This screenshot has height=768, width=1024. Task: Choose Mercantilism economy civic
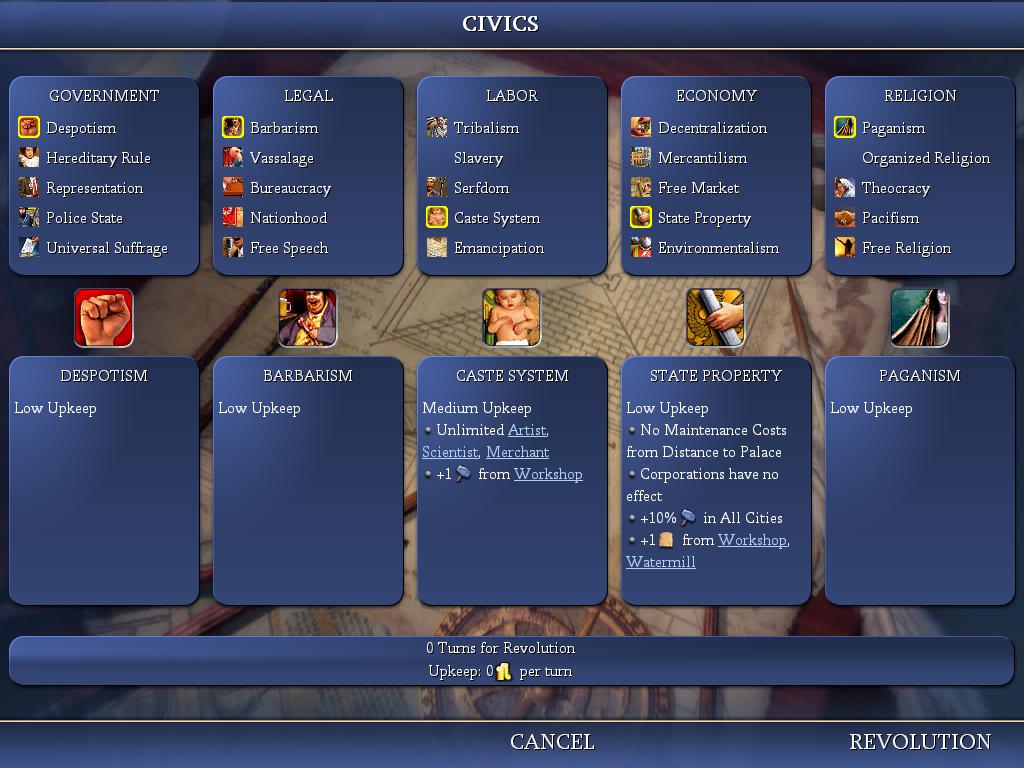point(702,158)
